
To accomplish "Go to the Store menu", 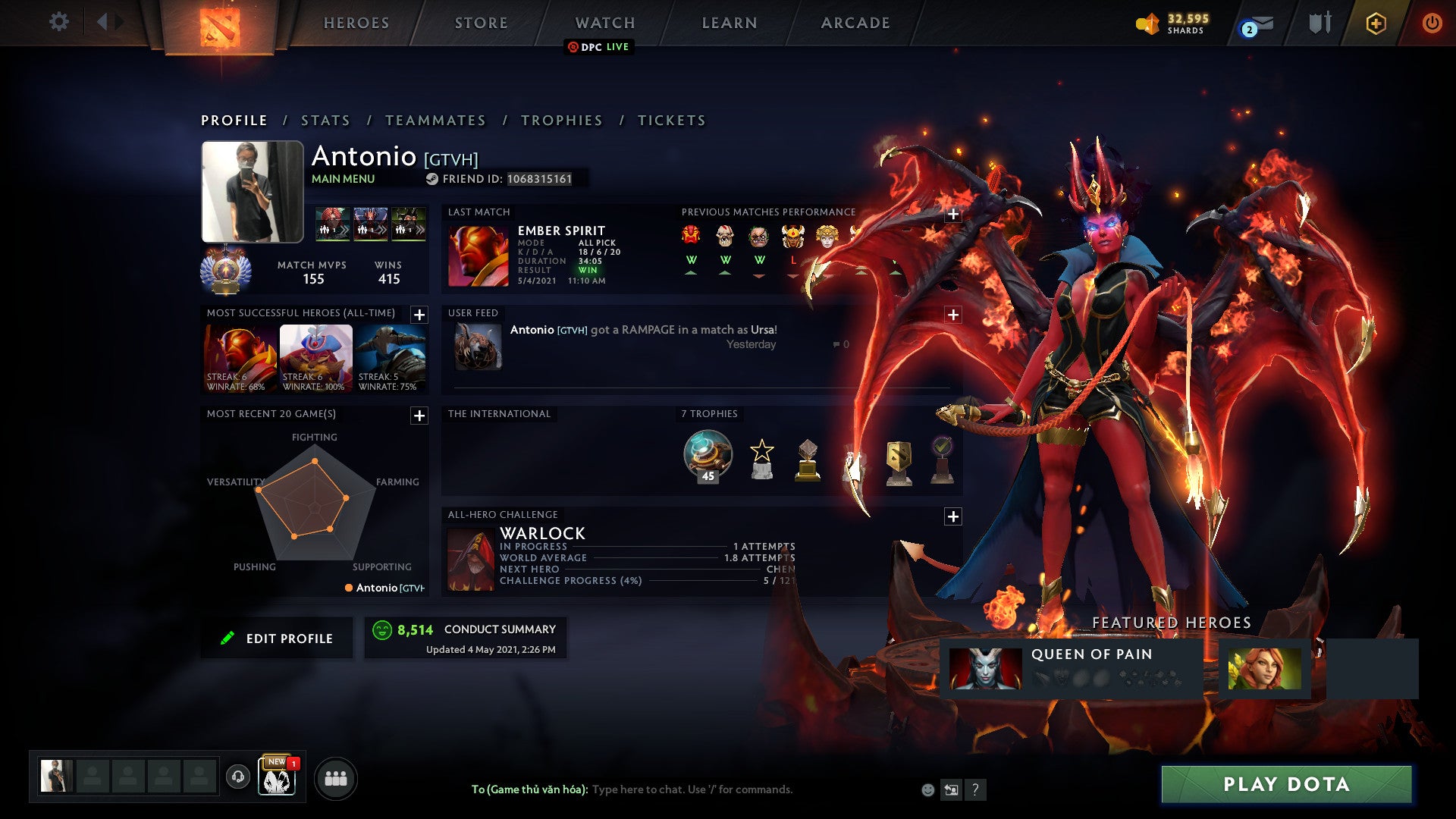I will point(482,23).
